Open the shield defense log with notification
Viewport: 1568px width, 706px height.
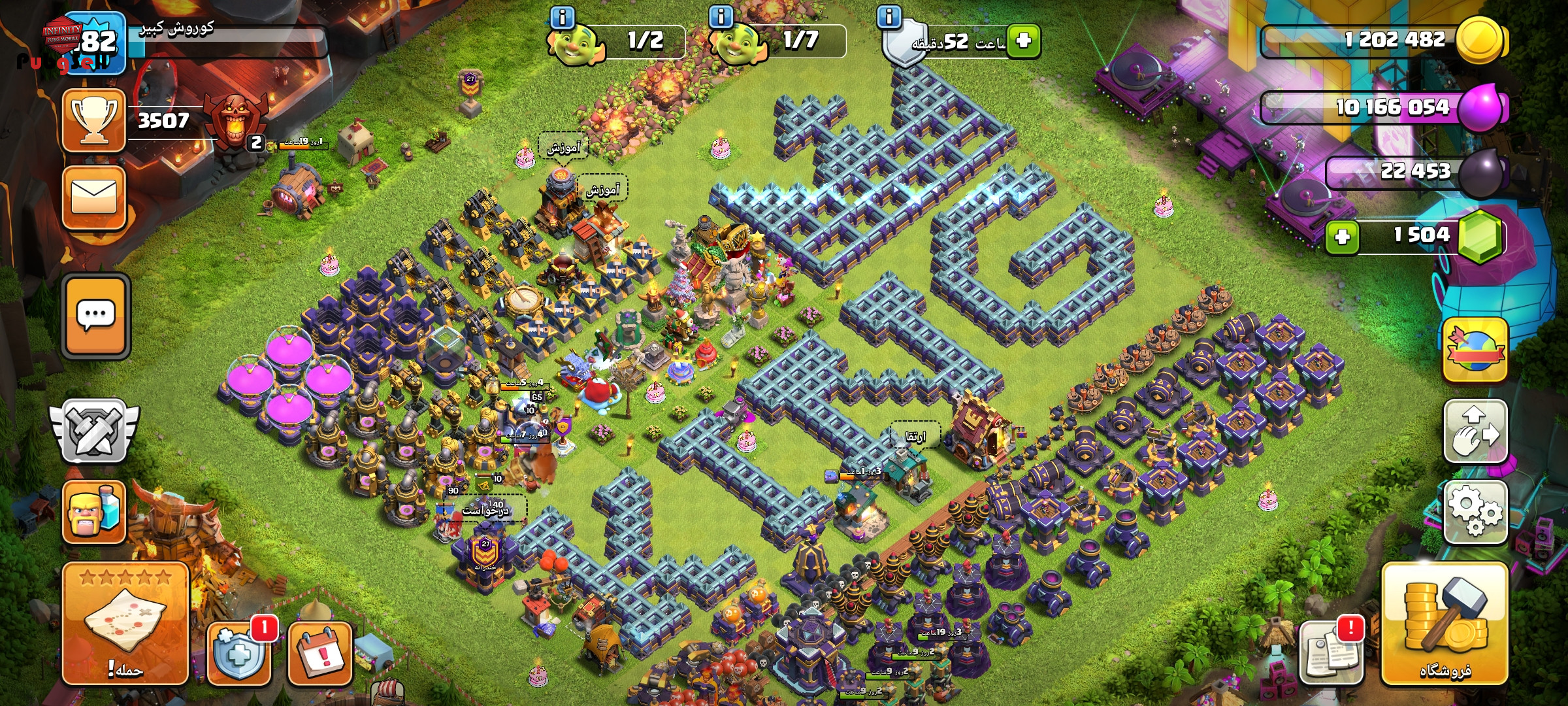tap(240, 652)
